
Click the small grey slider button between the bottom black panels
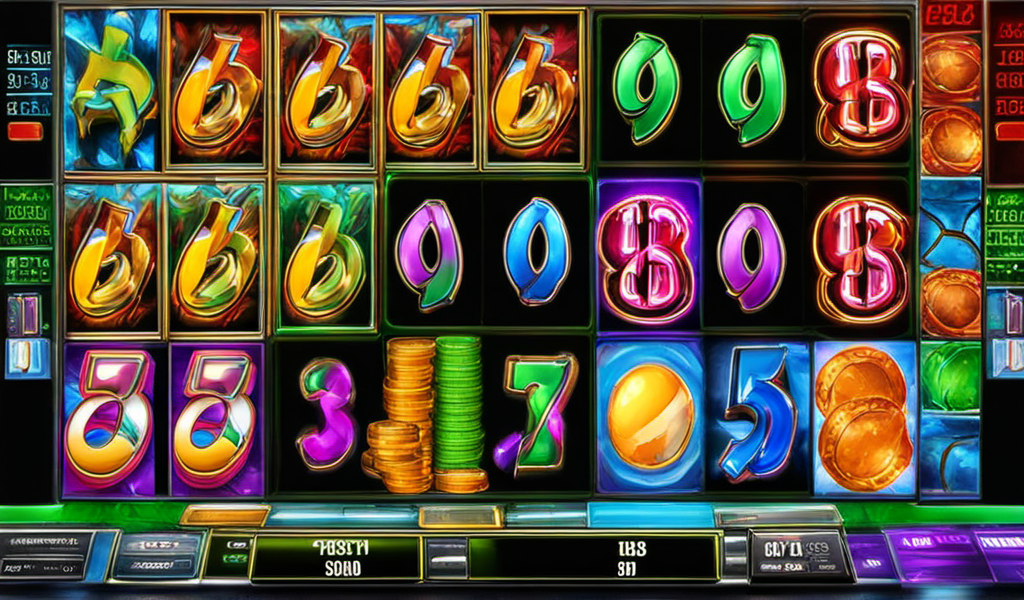coord(444,557)
